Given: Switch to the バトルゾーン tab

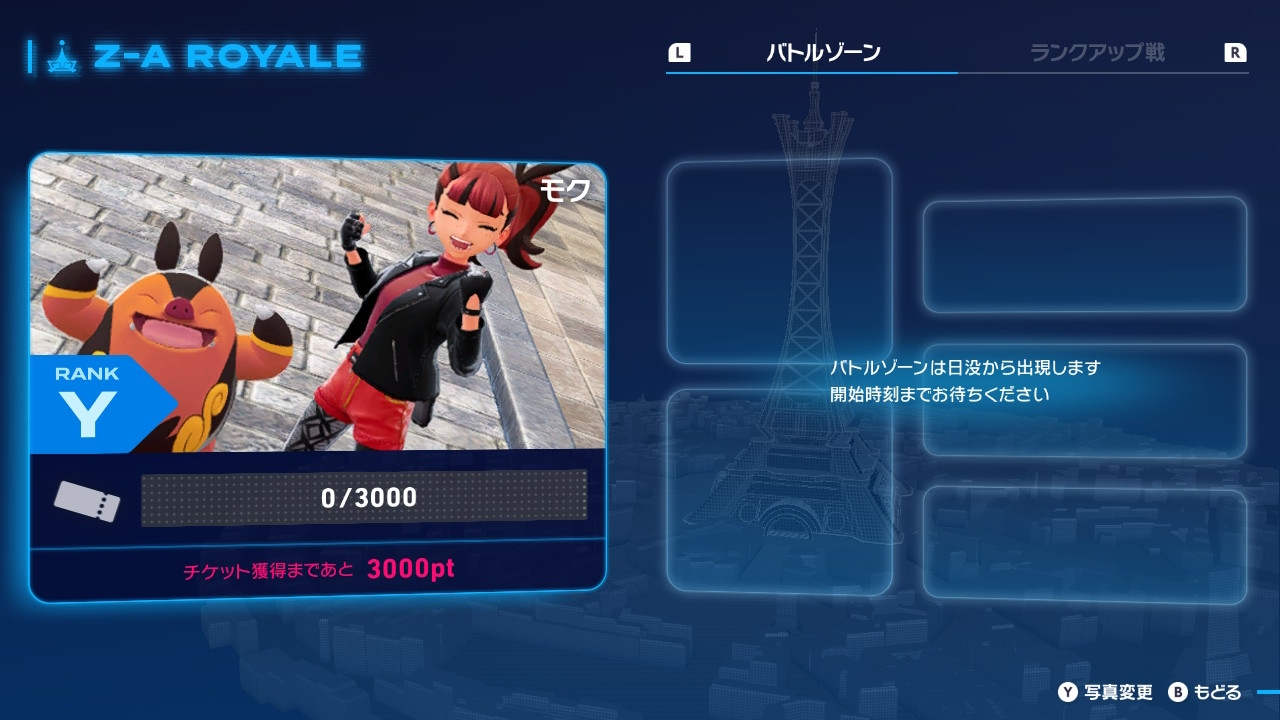Looking at the screenshot, I should click(x=823, y=53).
